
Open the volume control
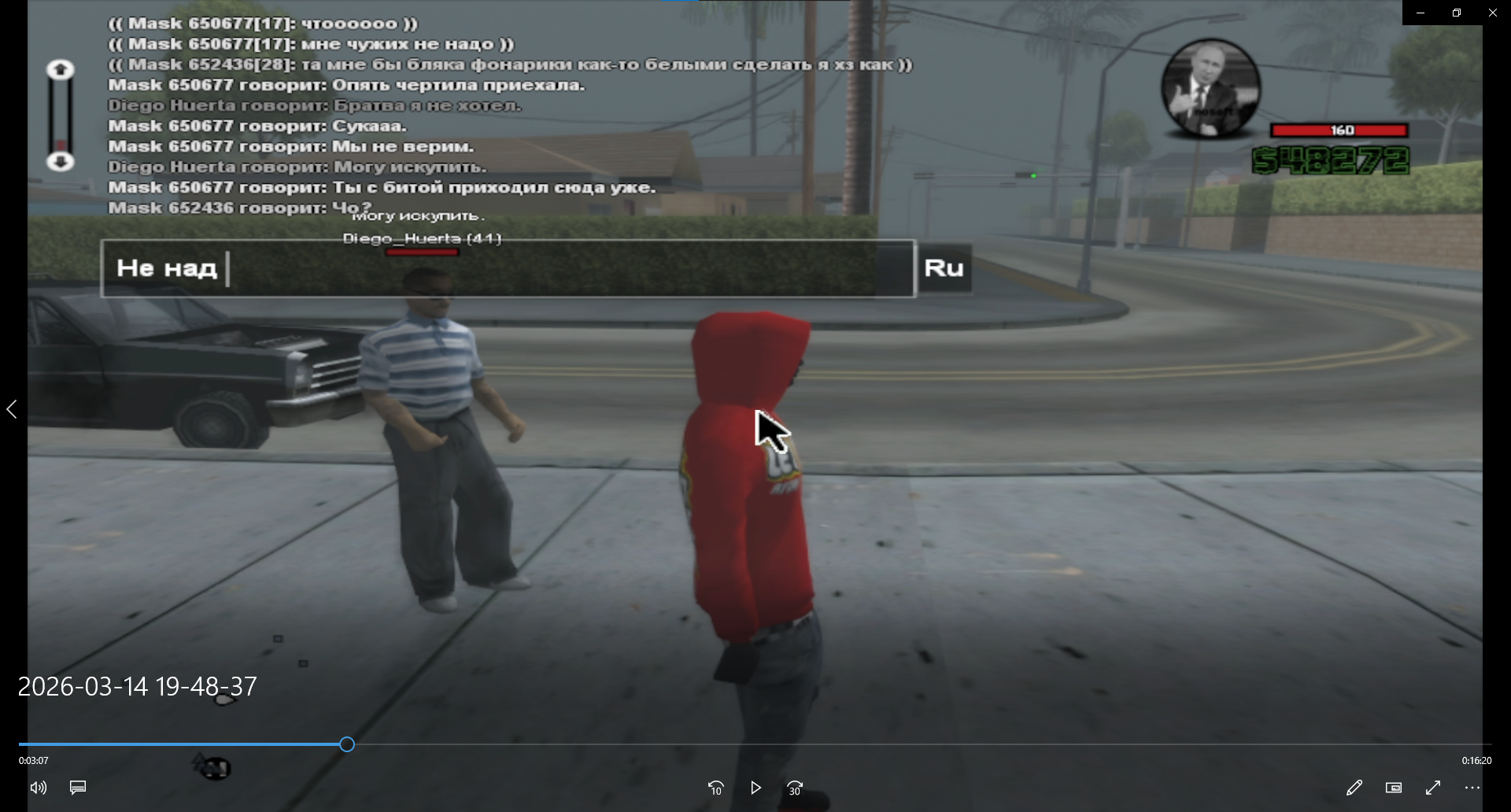[x=39, y=788]
